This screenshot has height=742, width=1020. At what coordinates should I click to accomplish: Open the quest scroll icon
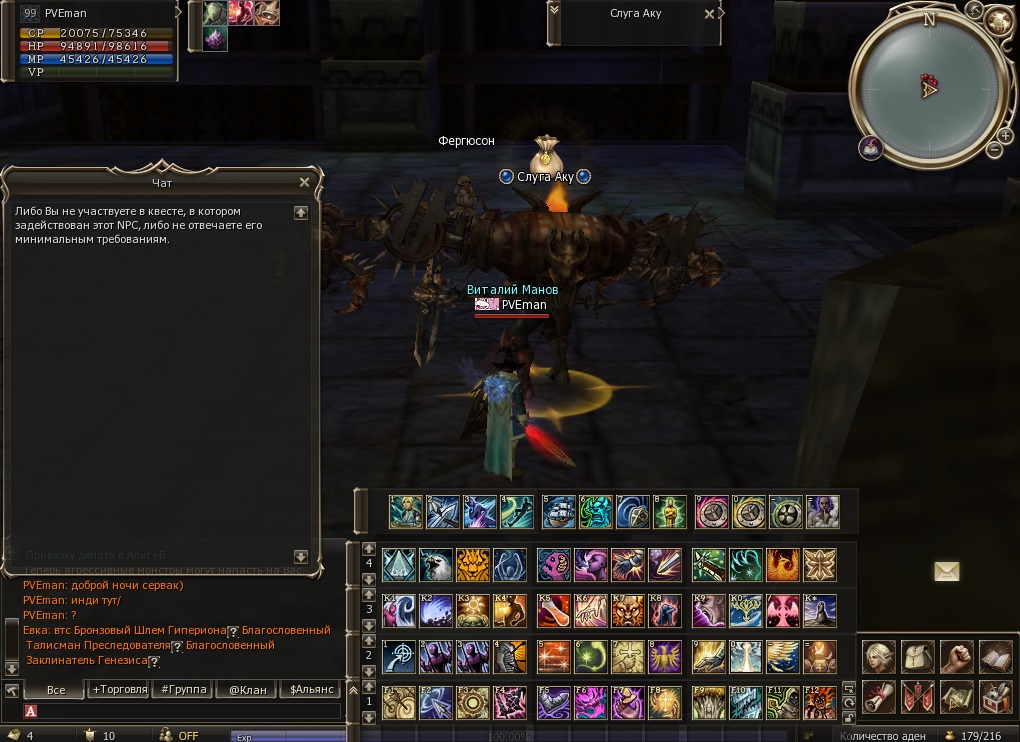pos(877,694)
